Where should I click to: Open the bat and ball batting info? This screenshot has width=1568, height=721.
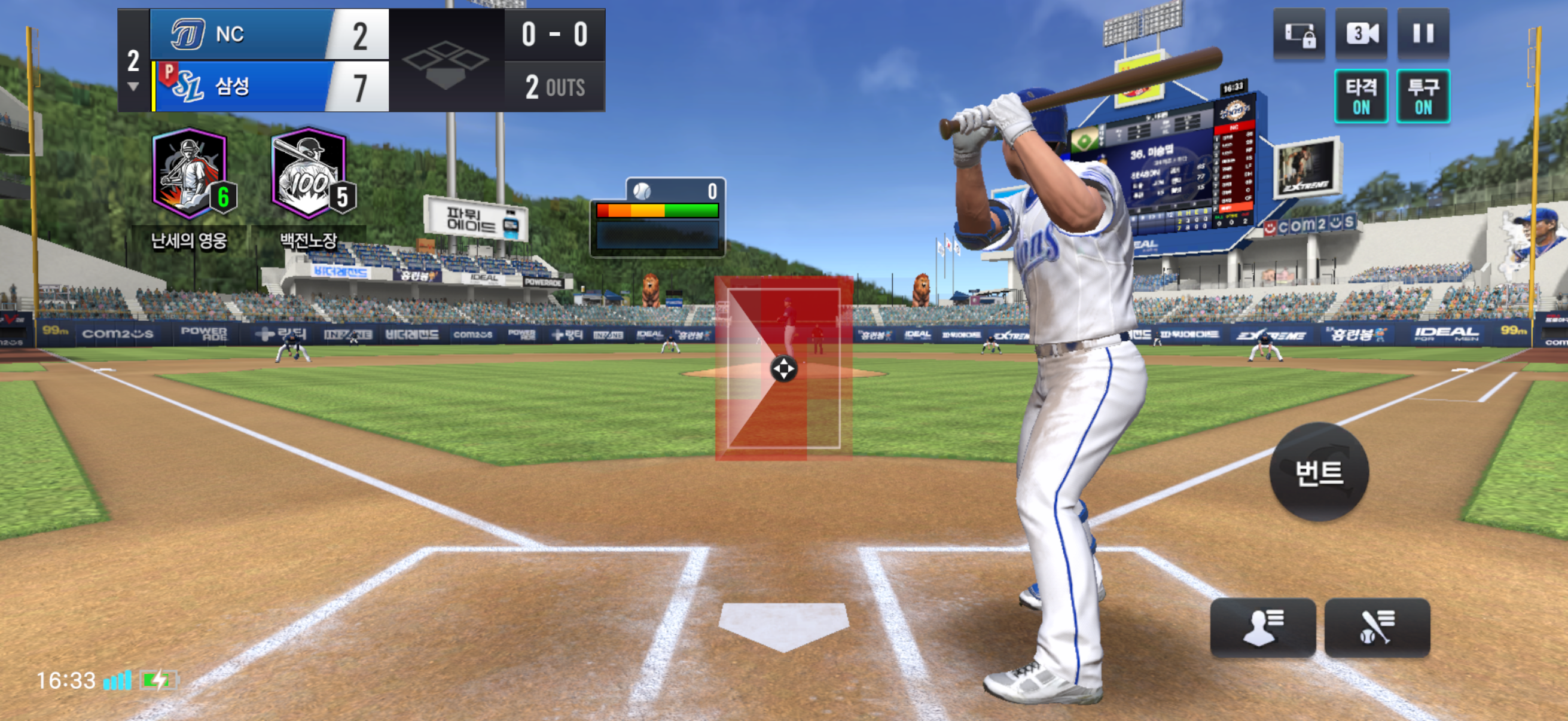[x=1376, y=627]
